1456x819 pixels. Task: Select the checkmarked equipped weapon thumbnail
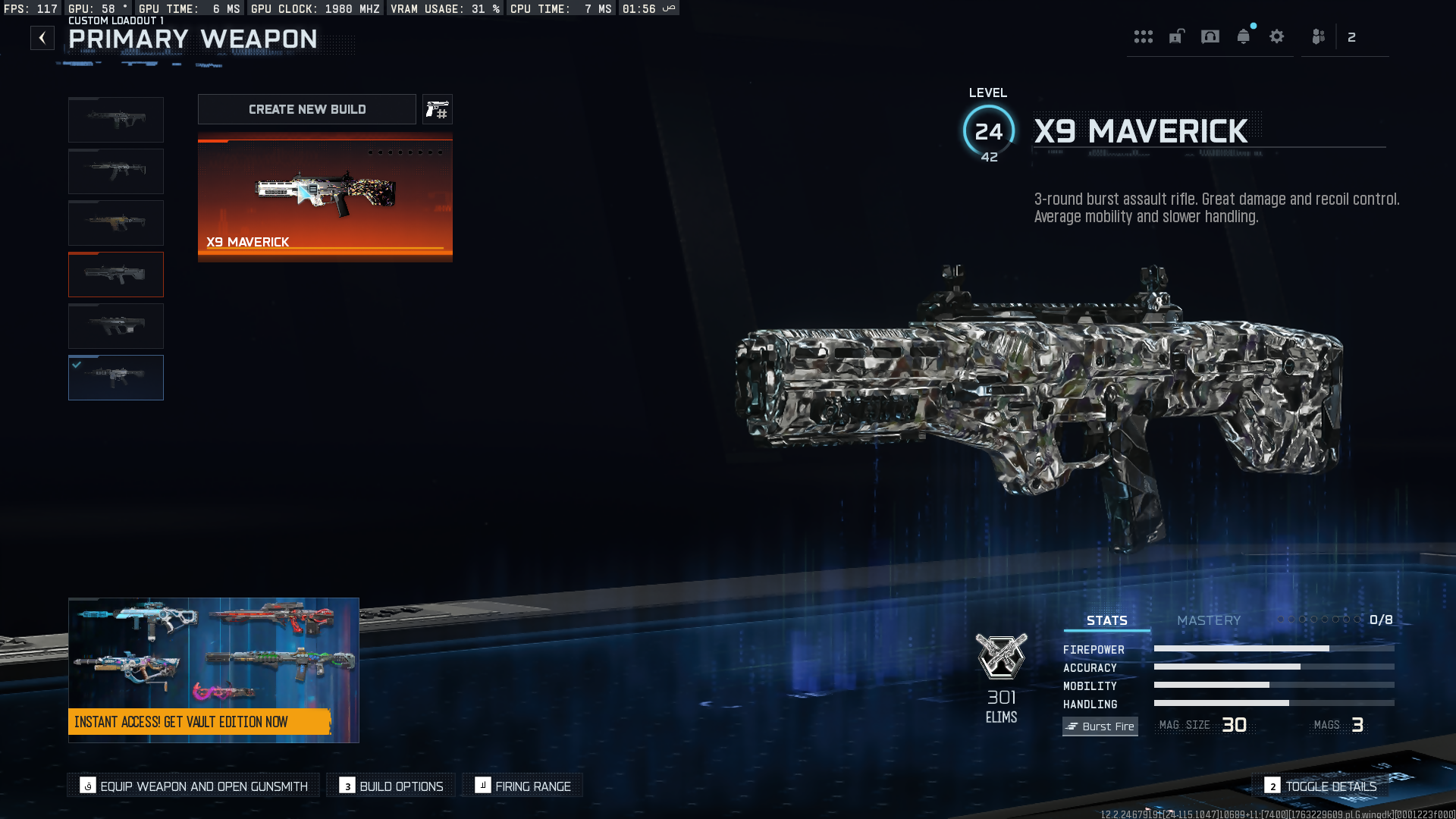pyautogui.click(x=116, y=378)
